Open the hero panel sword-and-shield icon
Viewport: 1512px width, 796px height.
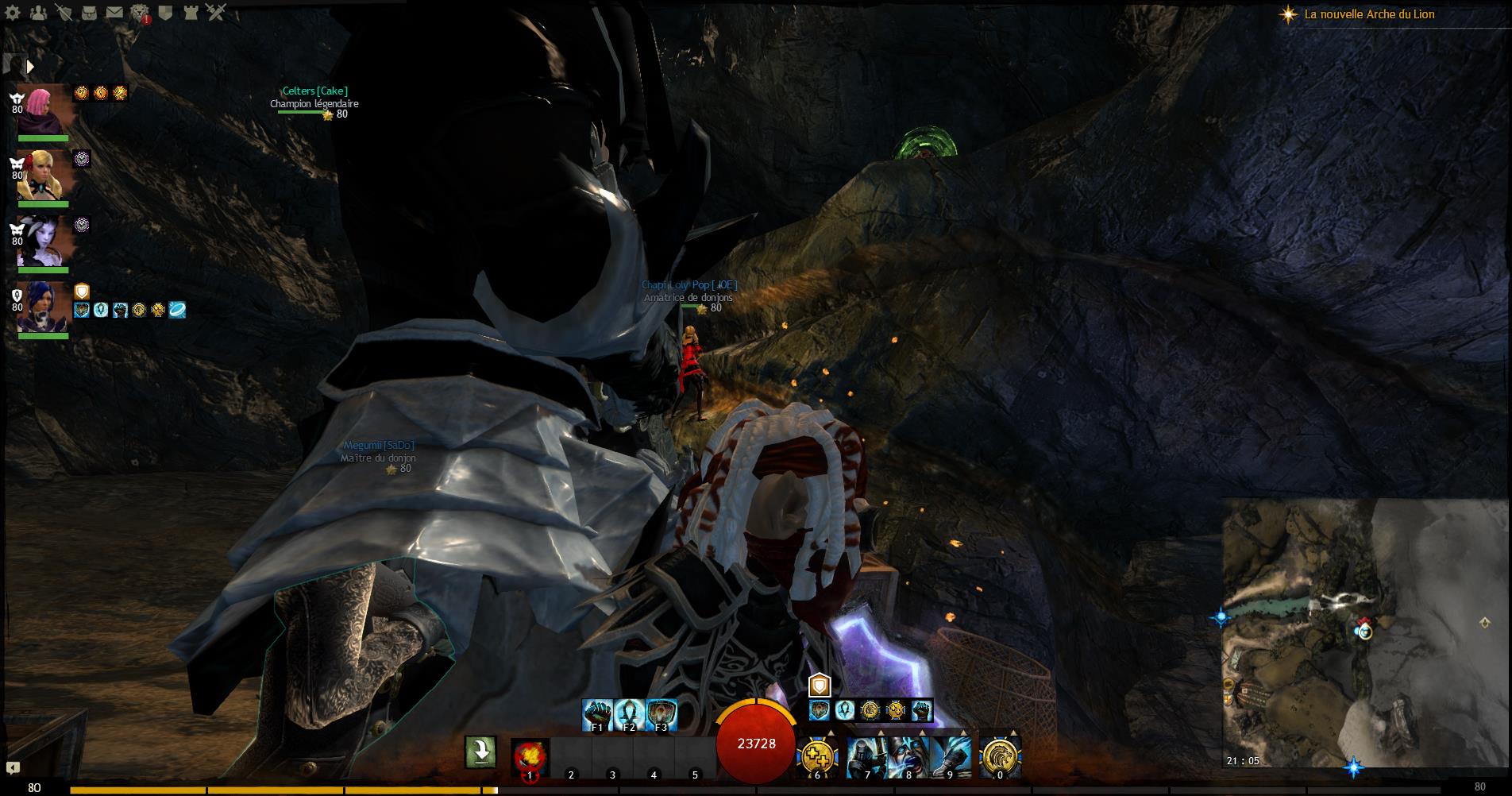[64, 13]
